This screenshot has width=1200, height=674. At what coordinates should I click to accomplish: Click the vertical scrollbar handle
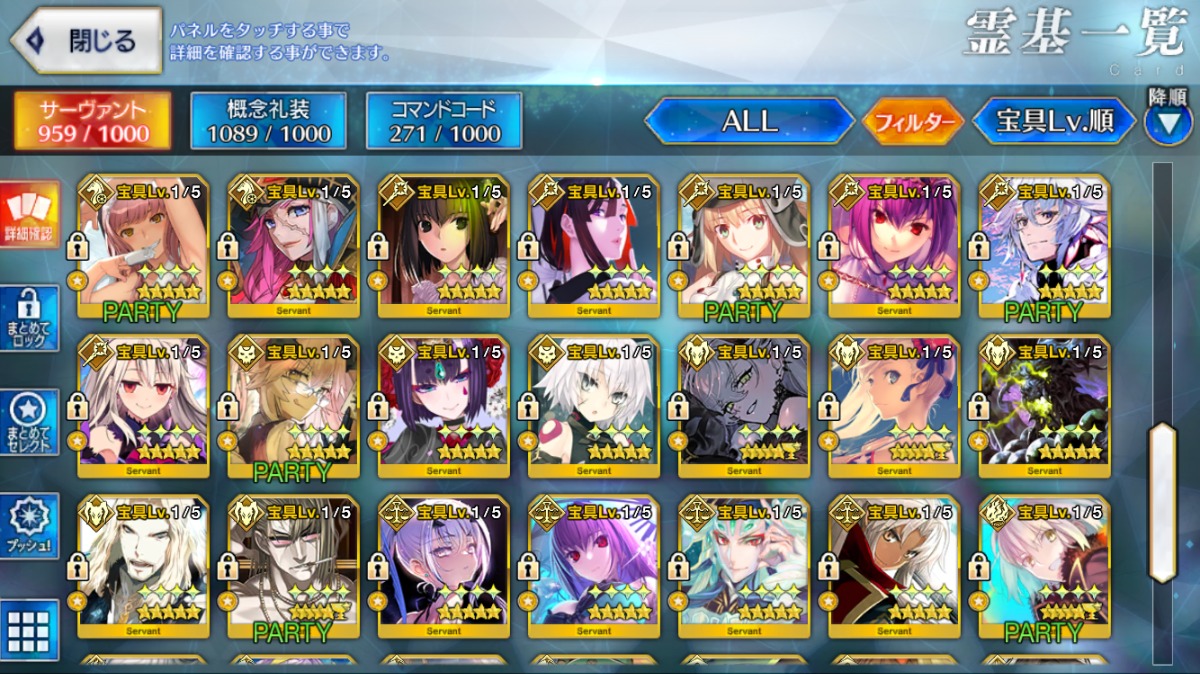click(x=1162, y=500)
